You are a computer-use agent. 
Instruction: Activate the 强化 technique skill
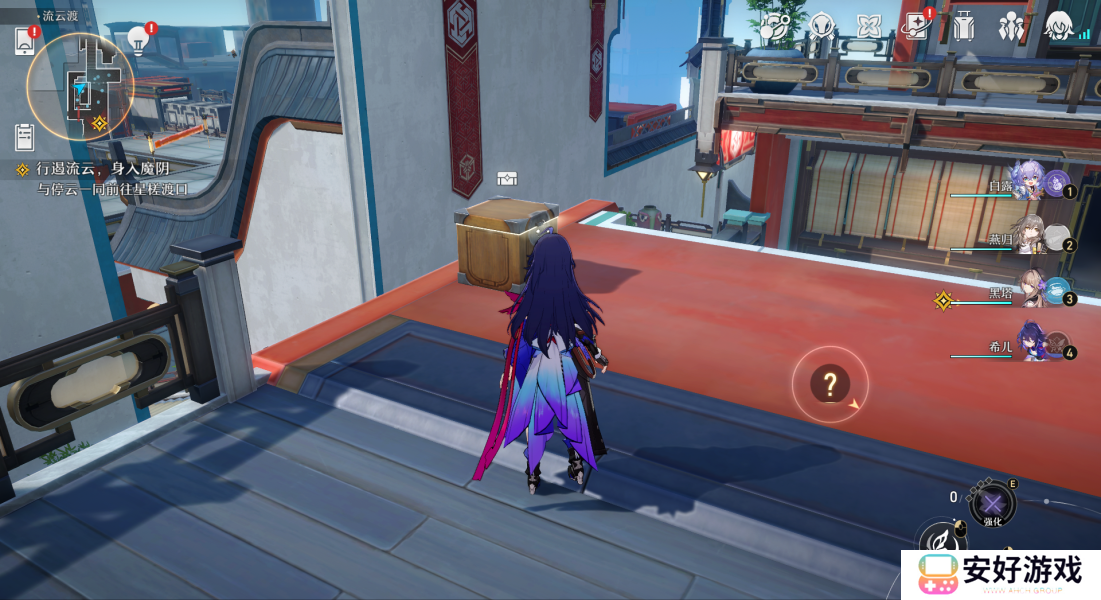tap(992, 503)
